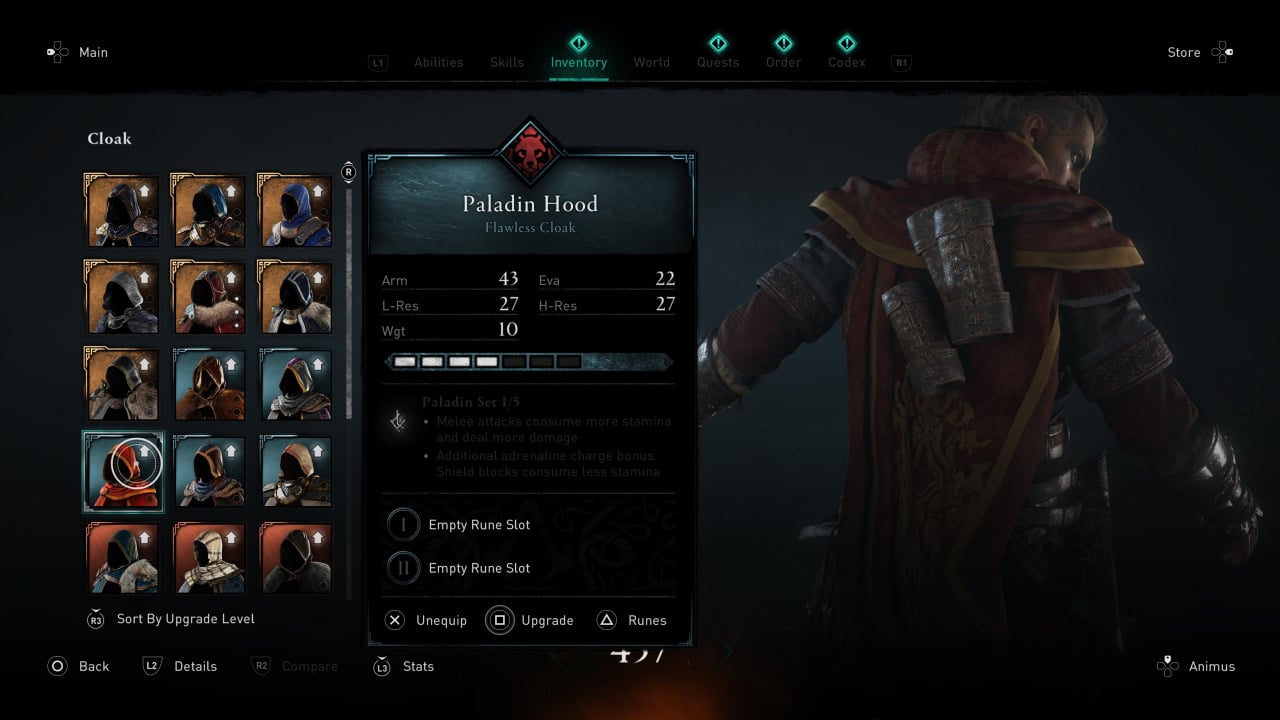Open the Skills tab
This screenshot has height=720, width=1280.
coord(506,62)
